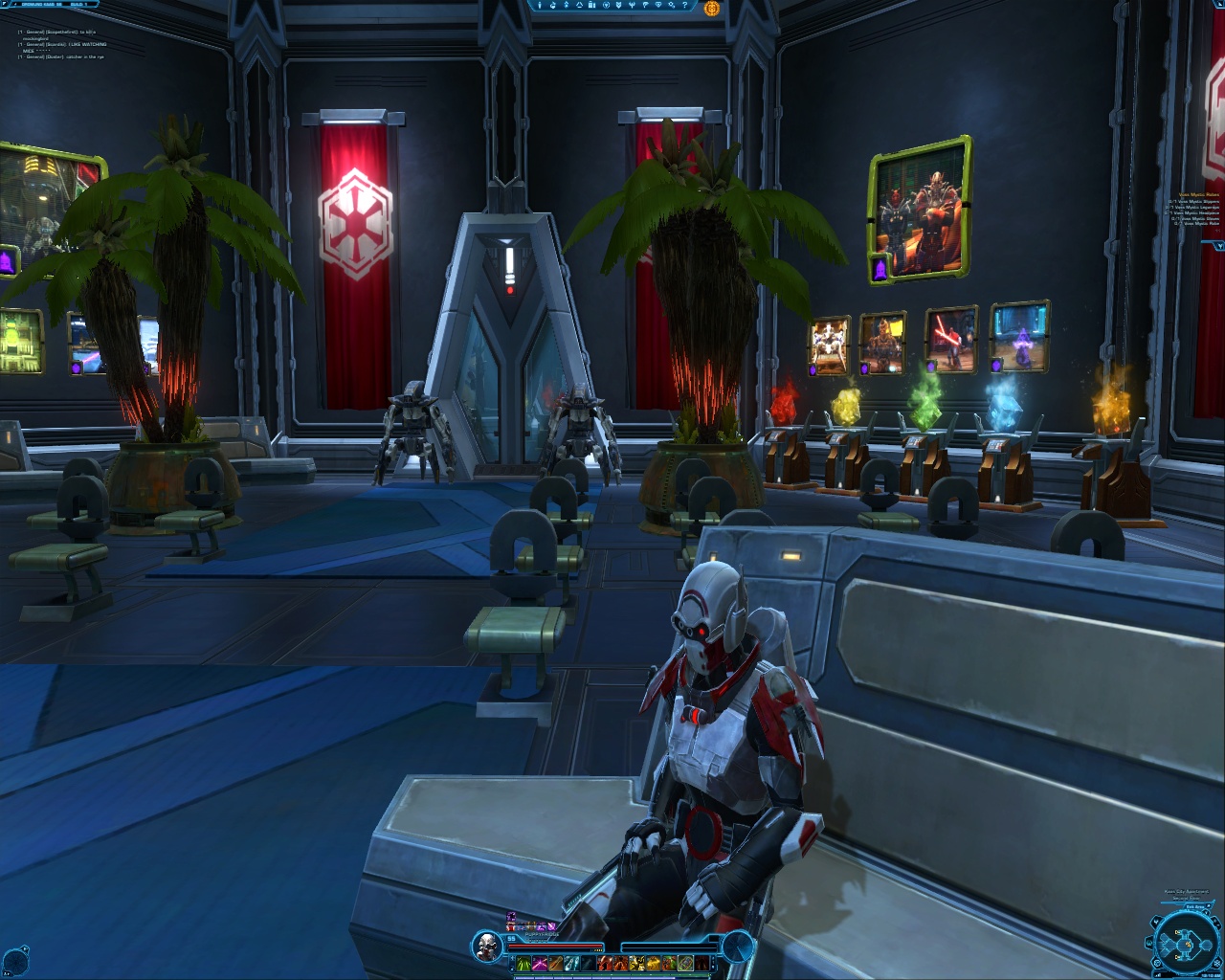
Task: Select the player portrait in the bottom frame
Action: tap(487, 947)
